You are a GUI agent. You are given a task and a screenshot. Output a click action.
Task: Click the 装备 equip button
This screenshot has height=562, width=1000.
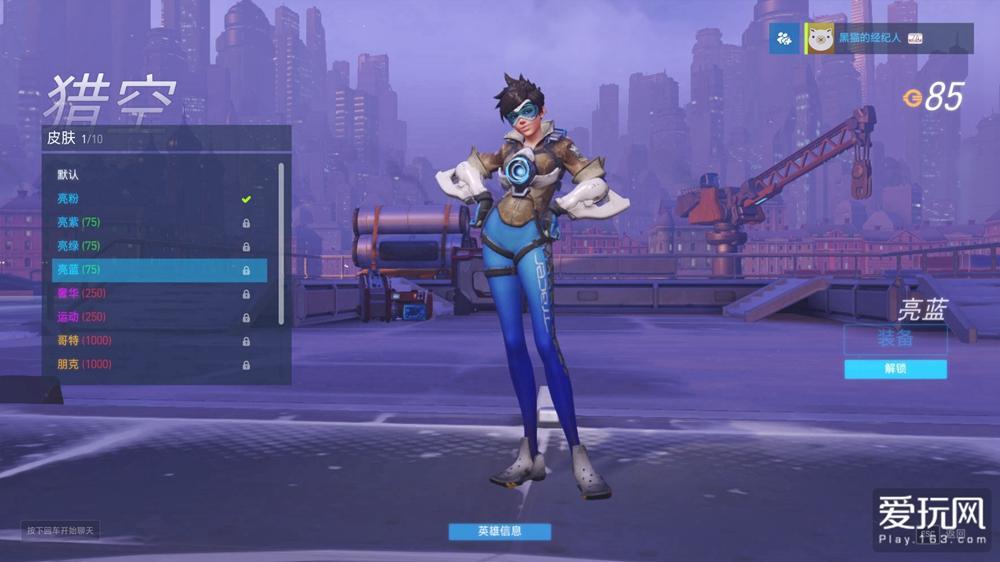(x=895, y=339)
